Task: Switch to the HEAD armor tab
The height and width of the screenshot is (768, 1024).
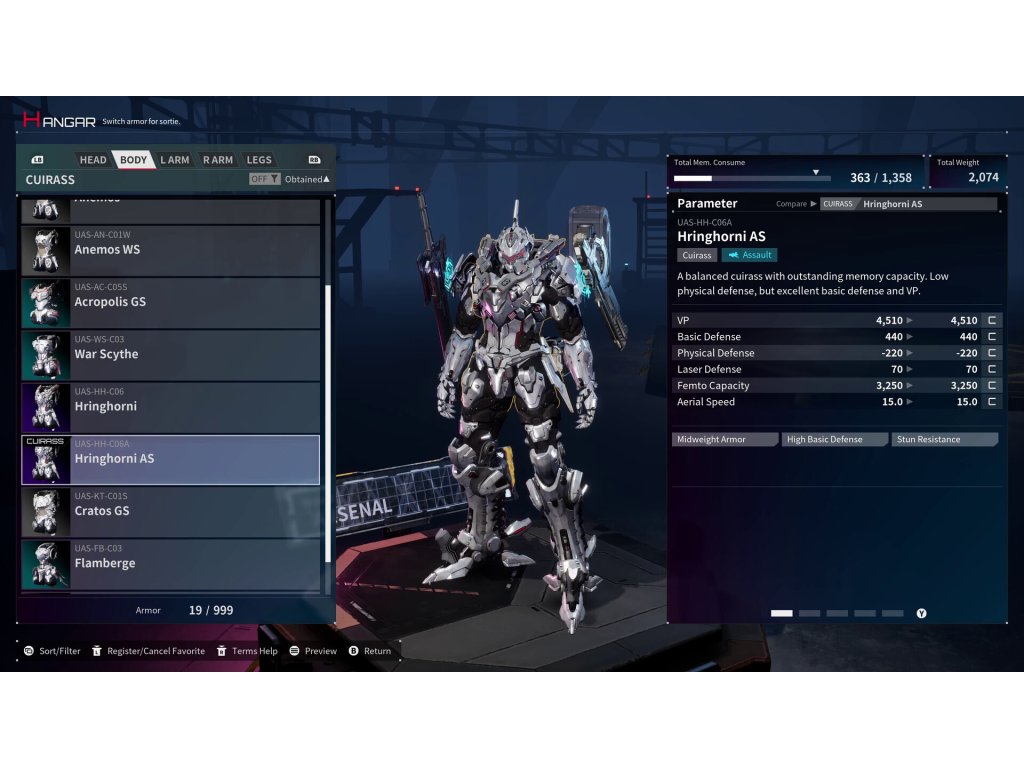Action: [93, 160]
